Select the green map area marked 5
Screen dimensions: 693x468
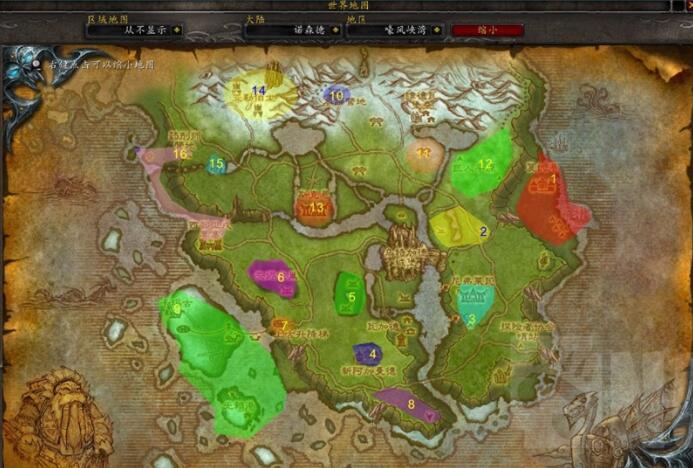click(x=348, y=291)
